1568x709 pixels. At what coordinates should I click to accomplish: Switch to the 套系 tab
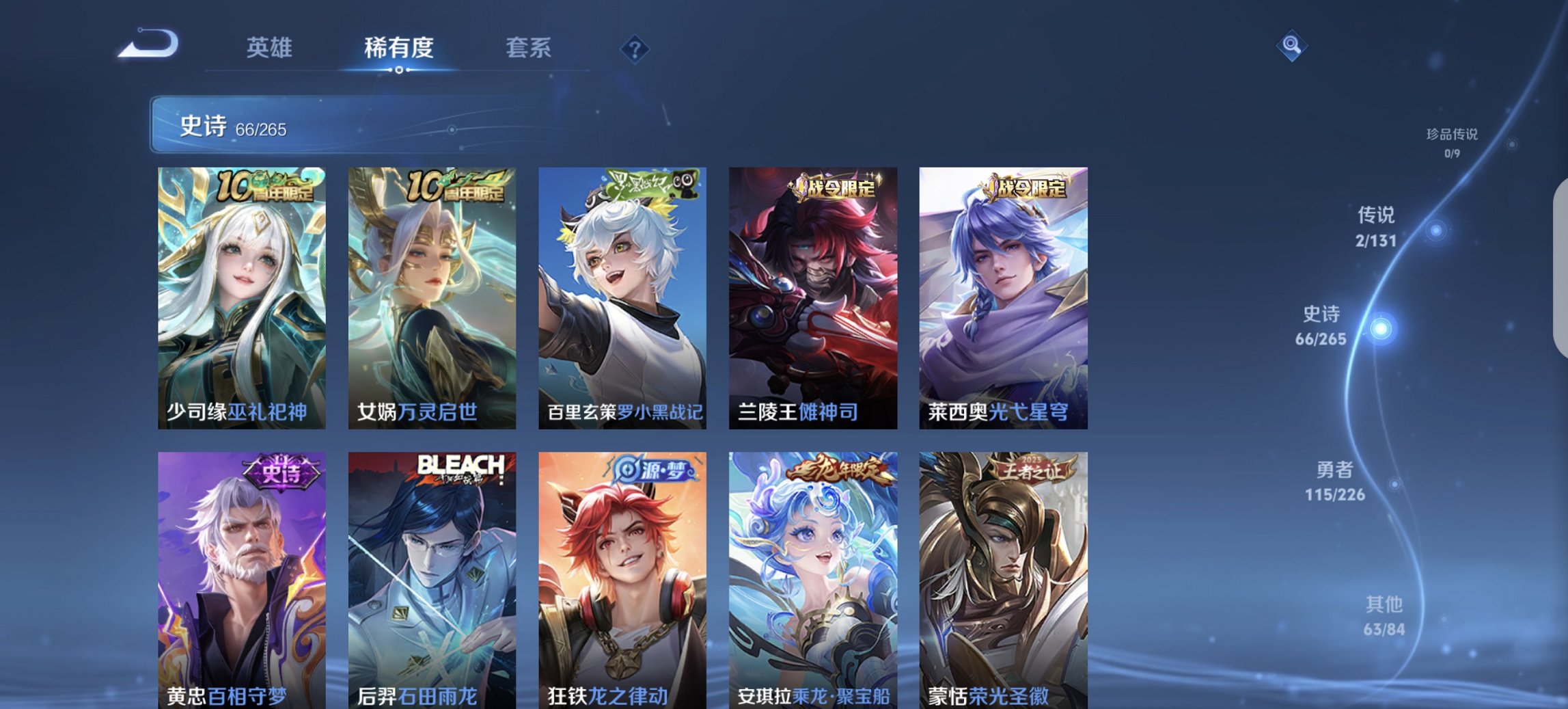(x=528, y=48)
